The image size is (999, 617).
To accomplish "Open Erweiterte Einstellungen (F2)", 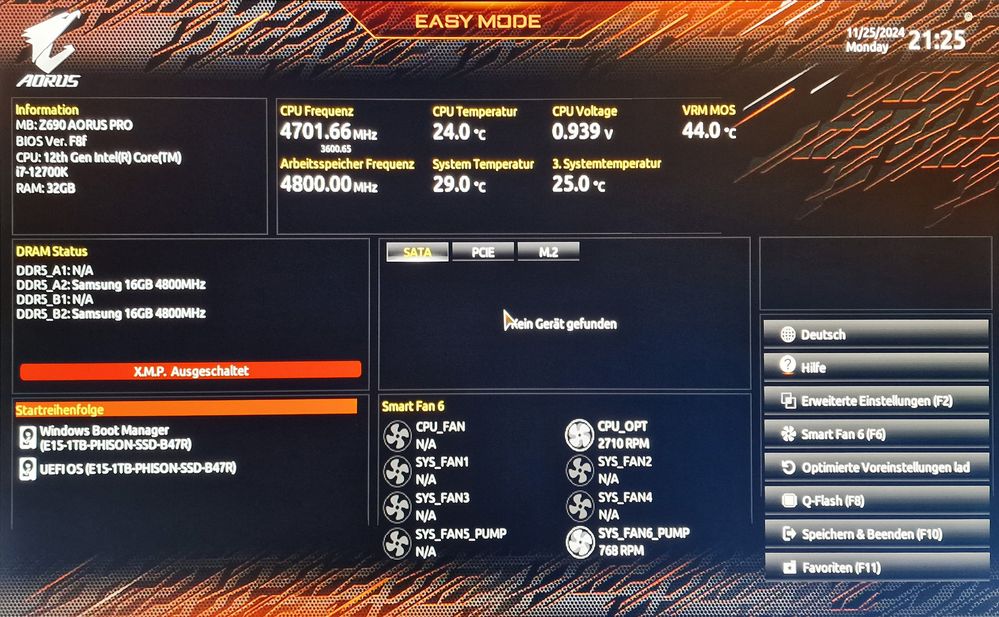I will [875, 401].
